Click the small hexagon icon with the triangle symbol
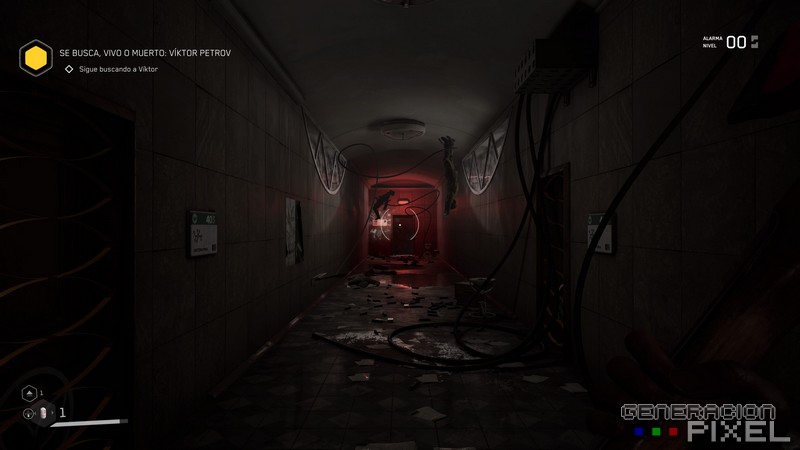 point(29,393)
